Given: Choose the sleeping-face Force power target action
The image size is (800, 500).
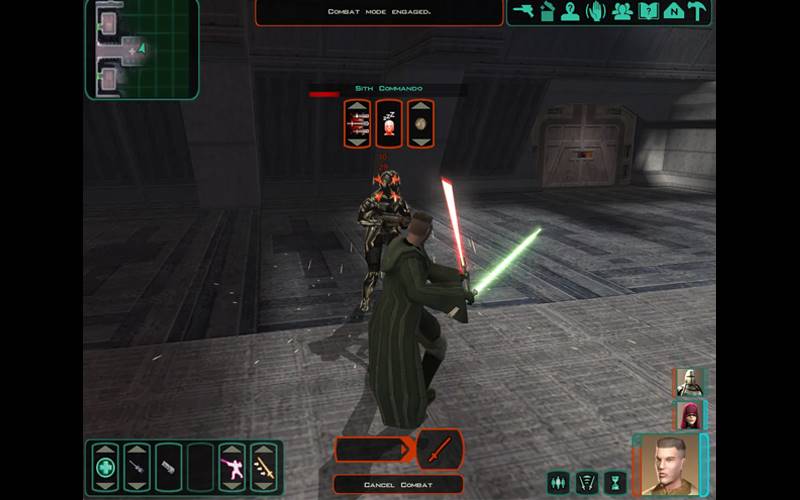Looking at the screenshot, I should coord(388,123).
